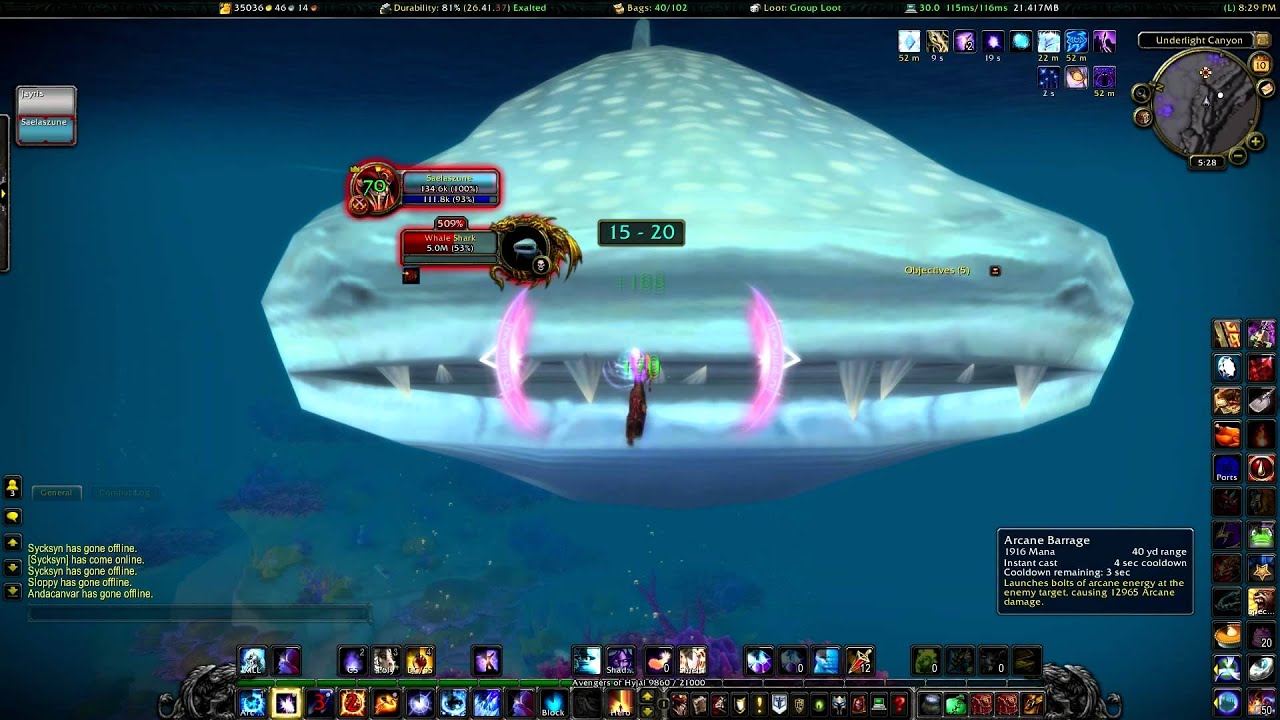Switch to the Combat Log tab
Viewport: 1280px width, 720px height.
pyautogui.click(x=124, y=492)
